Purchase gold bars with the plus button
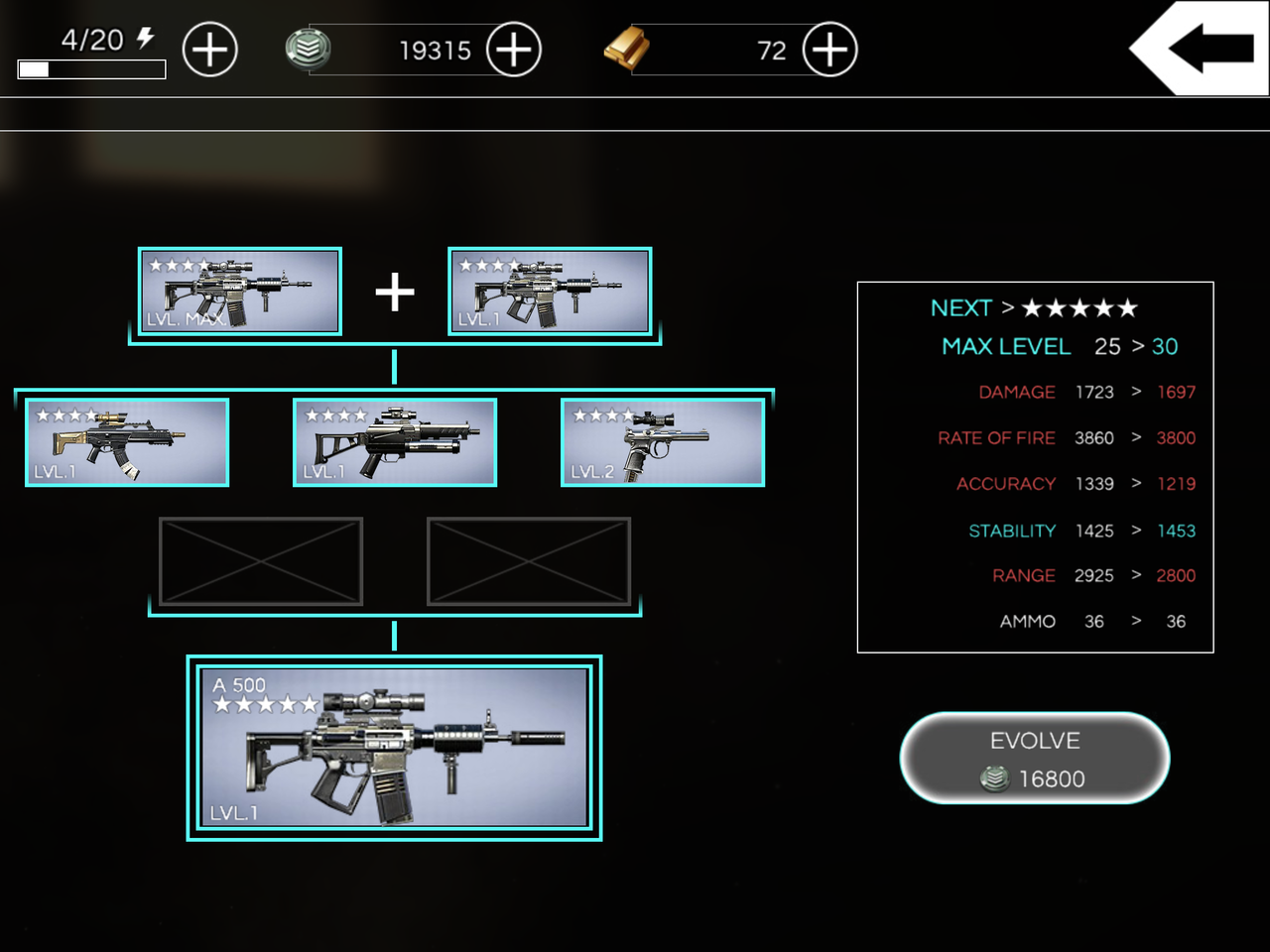Image resolution: width=1270 pixels, height=952 pixels. (x=829, y=50)
